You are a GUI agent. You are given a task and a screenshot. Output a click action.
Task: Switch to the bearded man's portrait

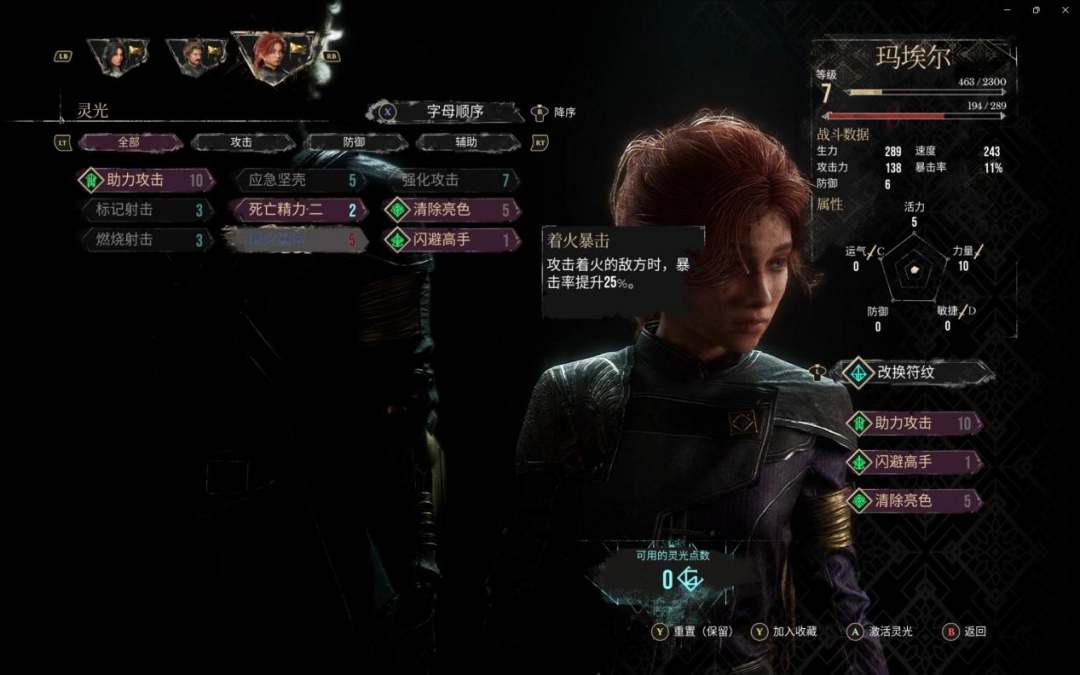[x=192, y=57]
